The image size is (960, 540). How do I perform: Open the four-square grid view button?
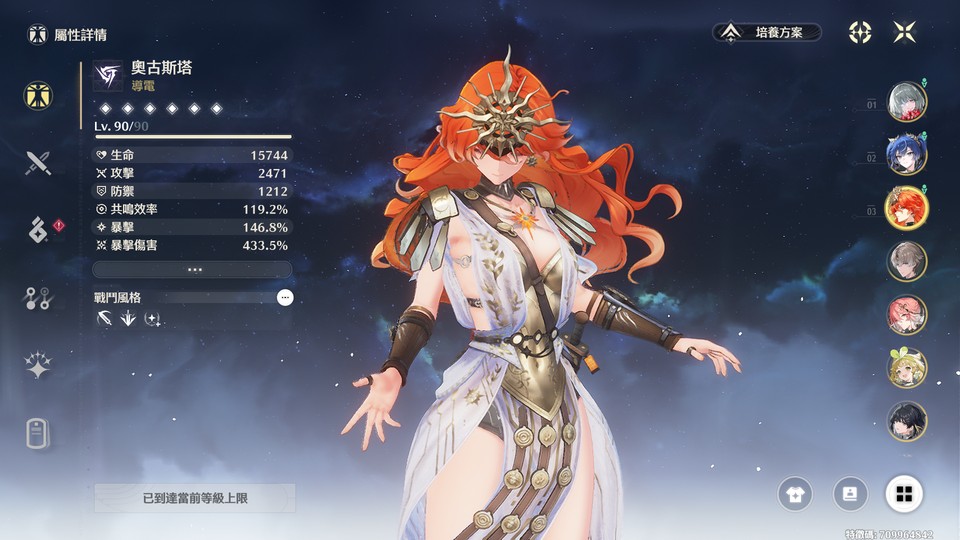pyautogui.click(x=904, y=493)
